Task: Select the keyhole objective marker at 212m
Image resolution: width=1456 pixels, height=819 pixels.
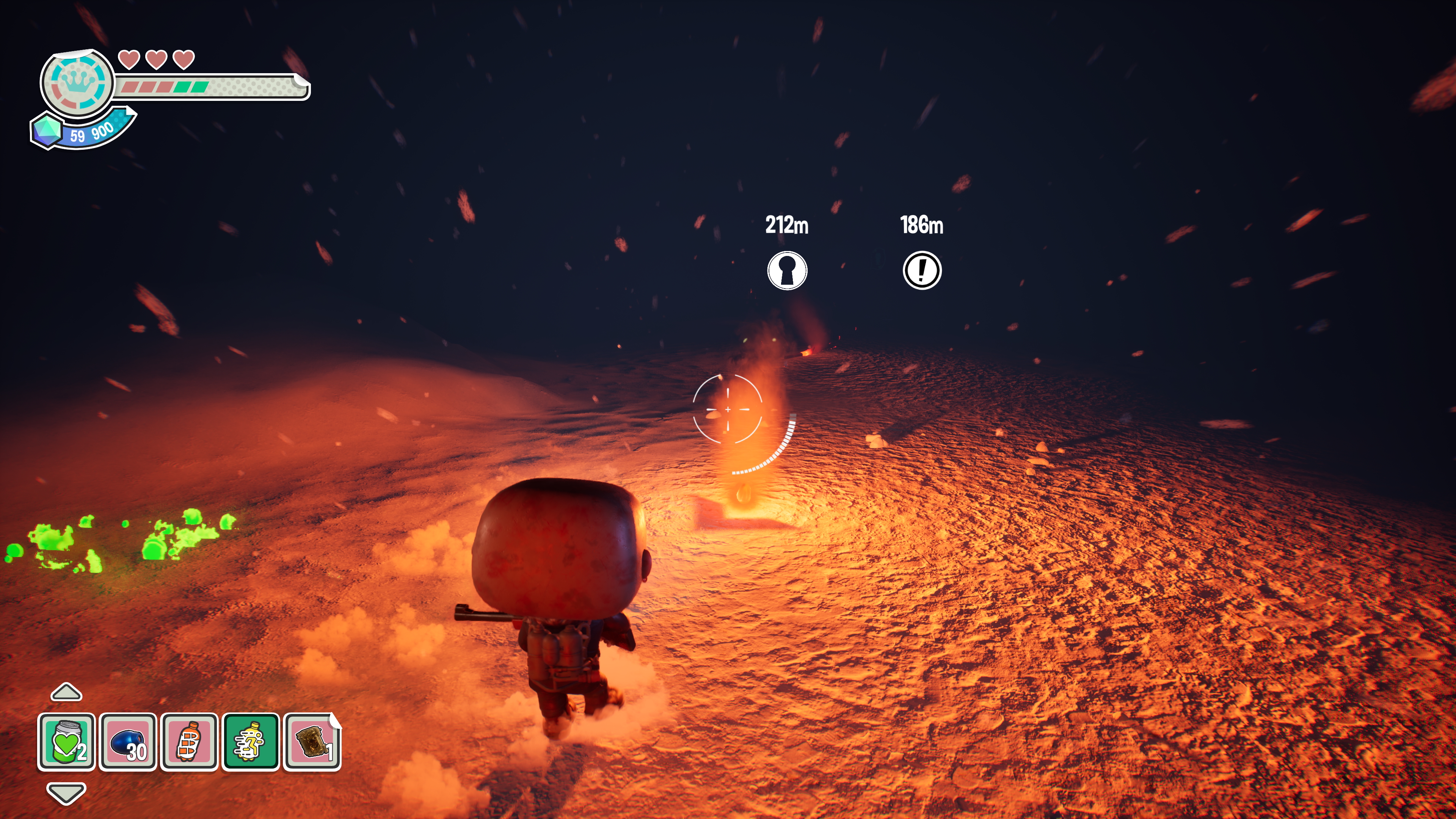Action: [787, 270]
